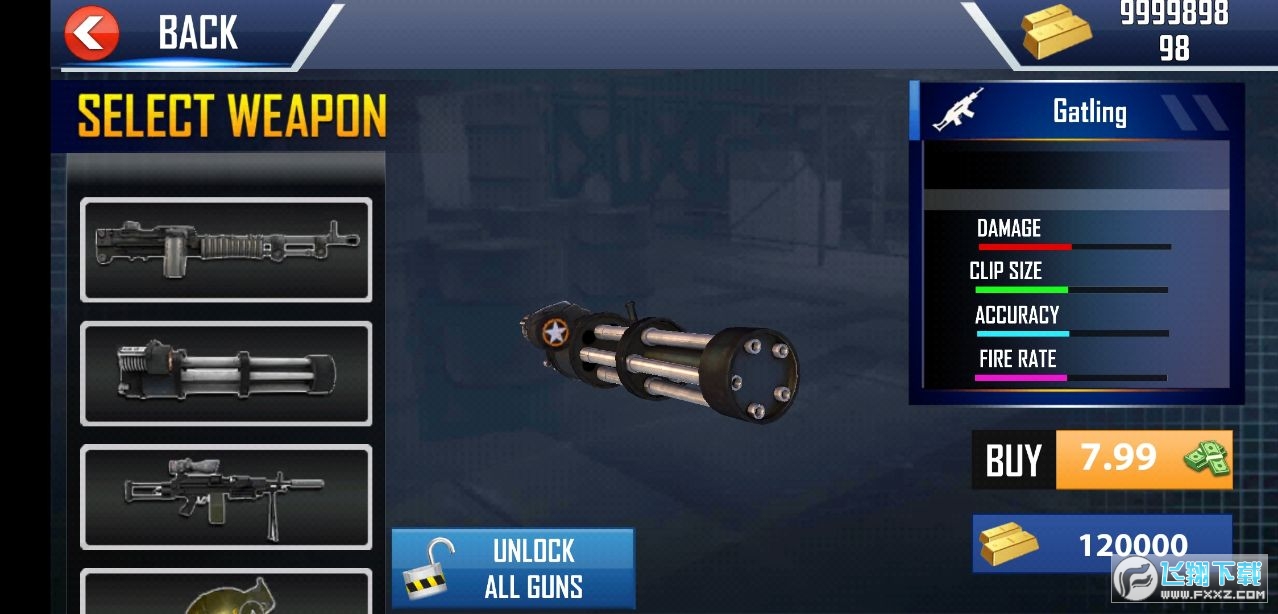Pick the scoped rifle with silencer
Viewport: 1278px width, 614px height.
pos(226,496)
